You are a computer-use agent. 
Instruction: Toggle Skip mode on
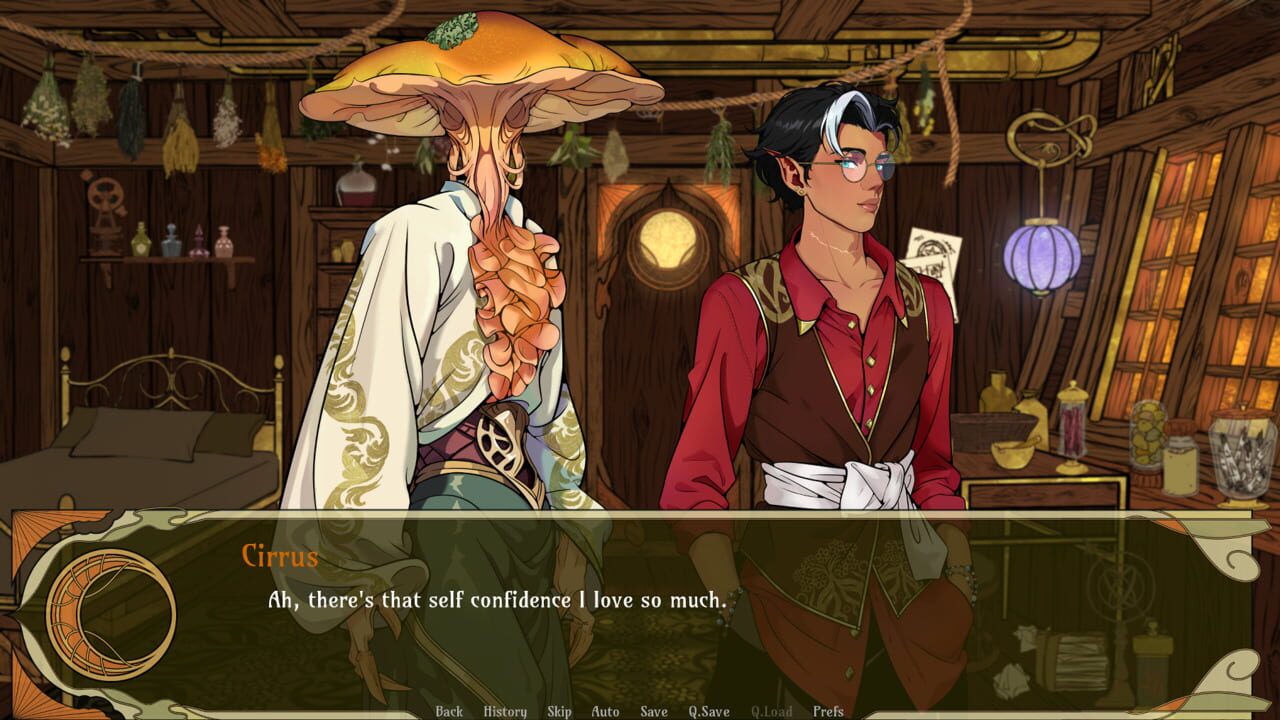click(559, 712)
